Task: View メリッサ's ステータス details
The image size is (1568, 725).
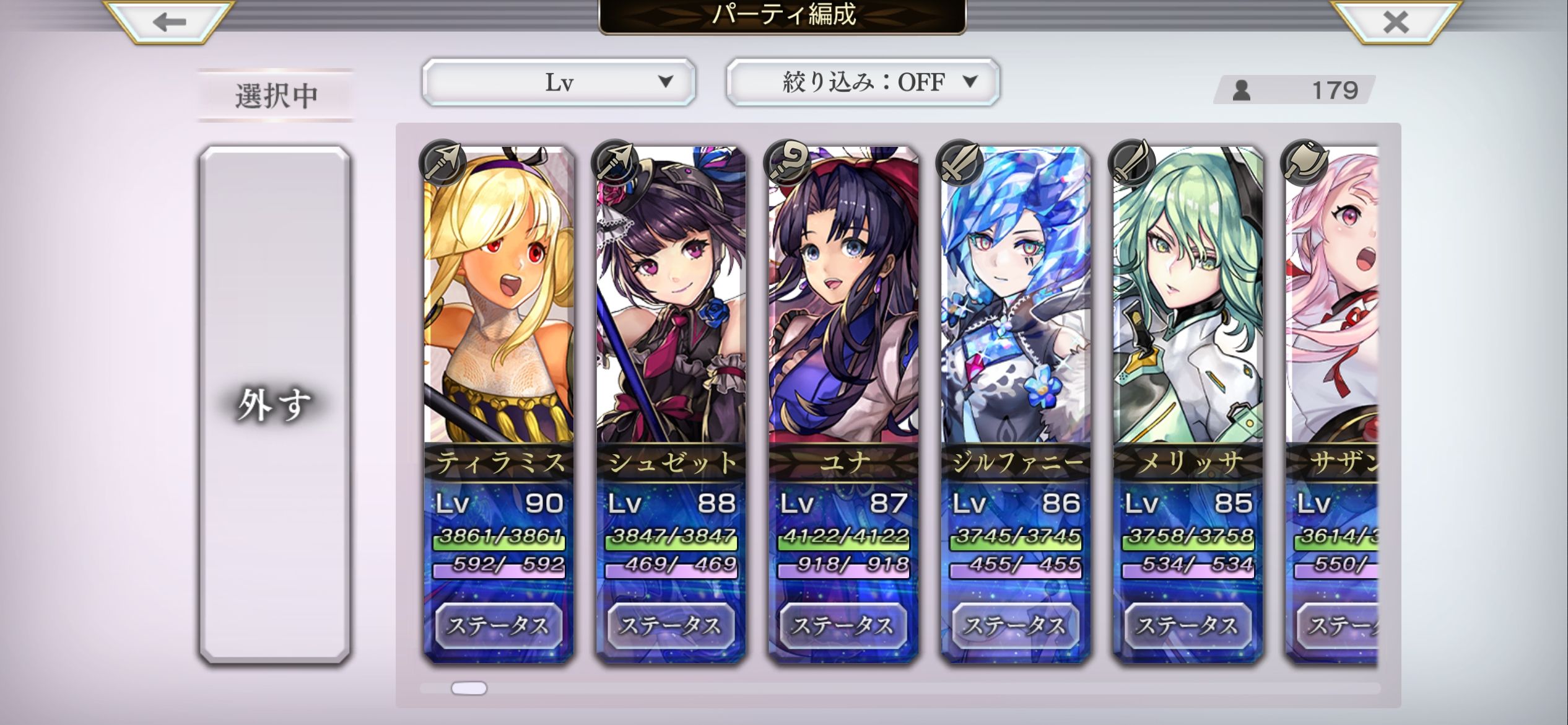Action: click(x=1187, y=625)
